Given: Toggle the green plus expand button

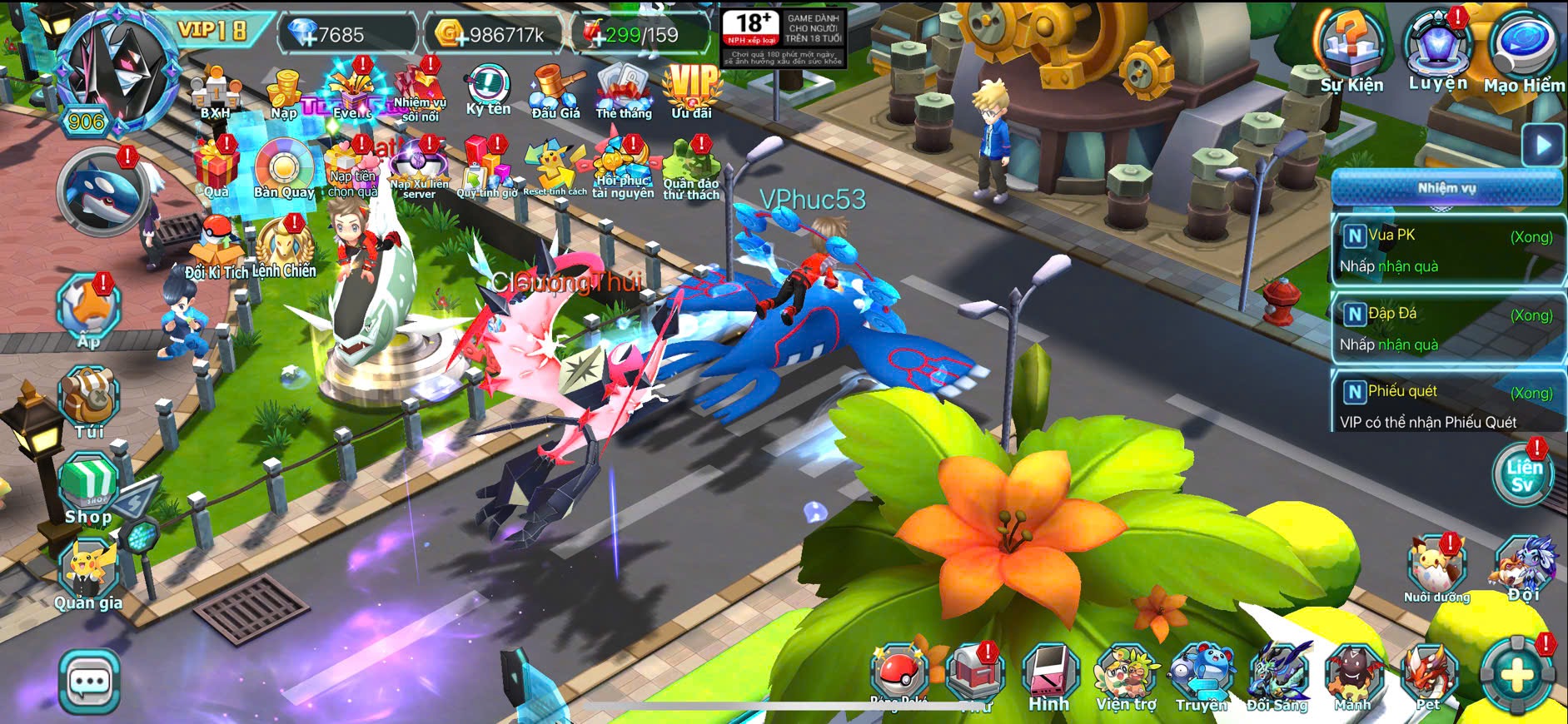Looking at the screenshot, I should (1517, 676).
